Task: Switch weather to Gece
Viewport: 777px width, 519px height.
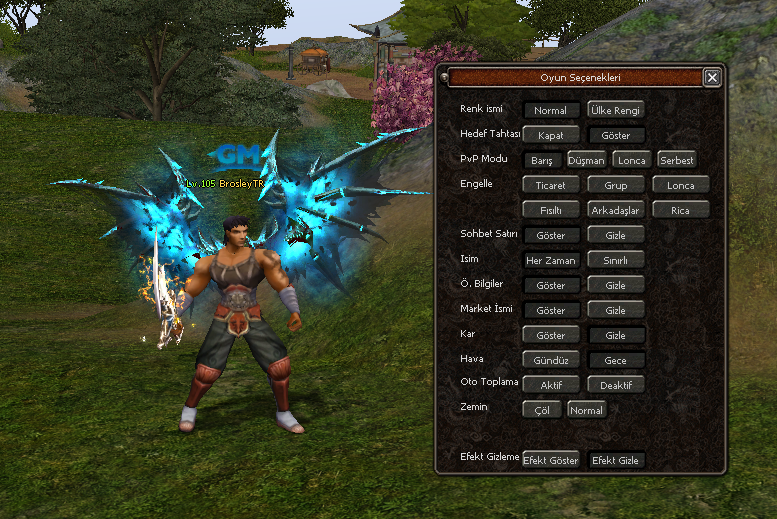Action: coord(616,360)
